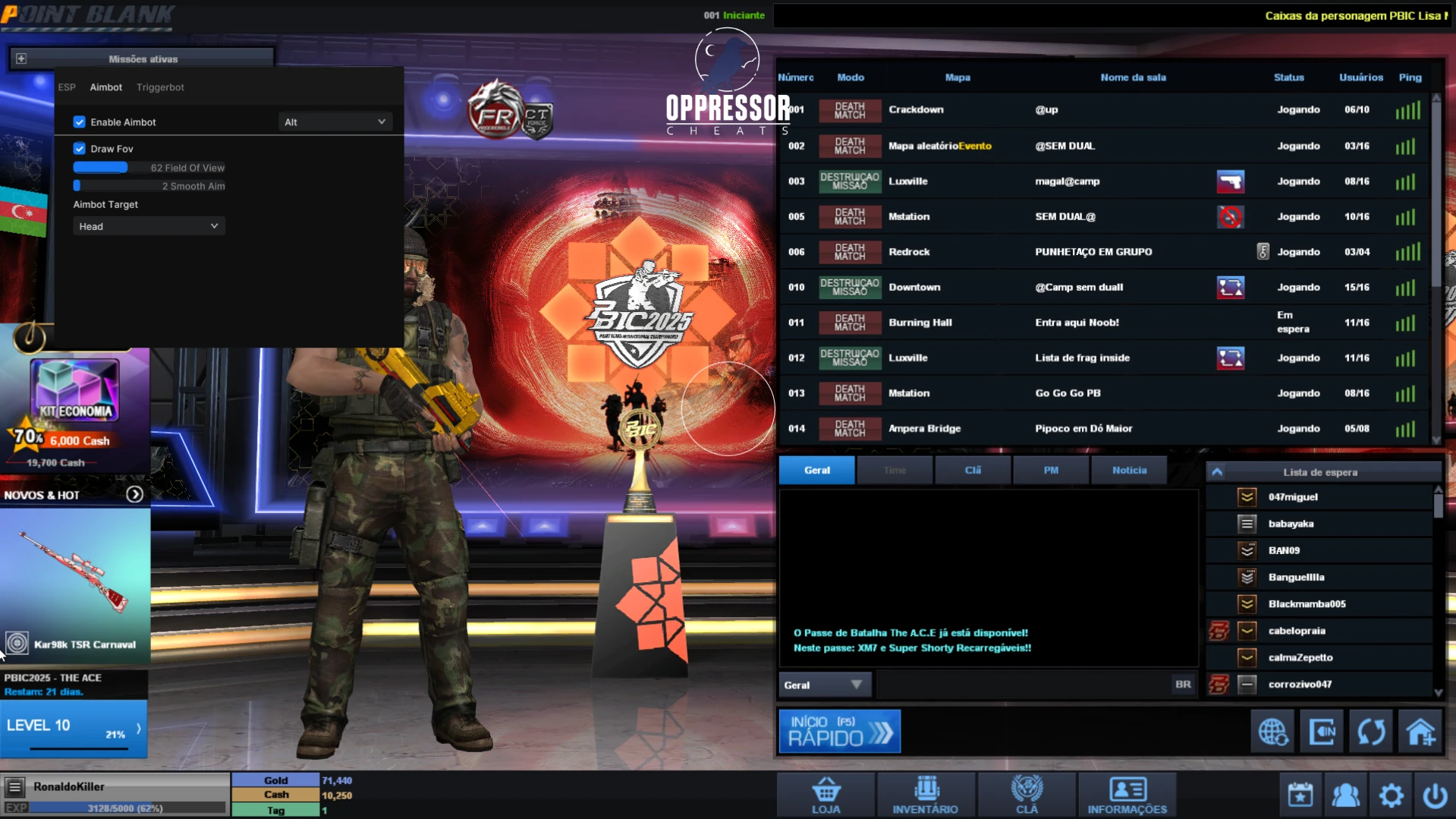The image size is (1456, 819).
Task: Open the friends list icon
Action: [x=1345, y=794]
